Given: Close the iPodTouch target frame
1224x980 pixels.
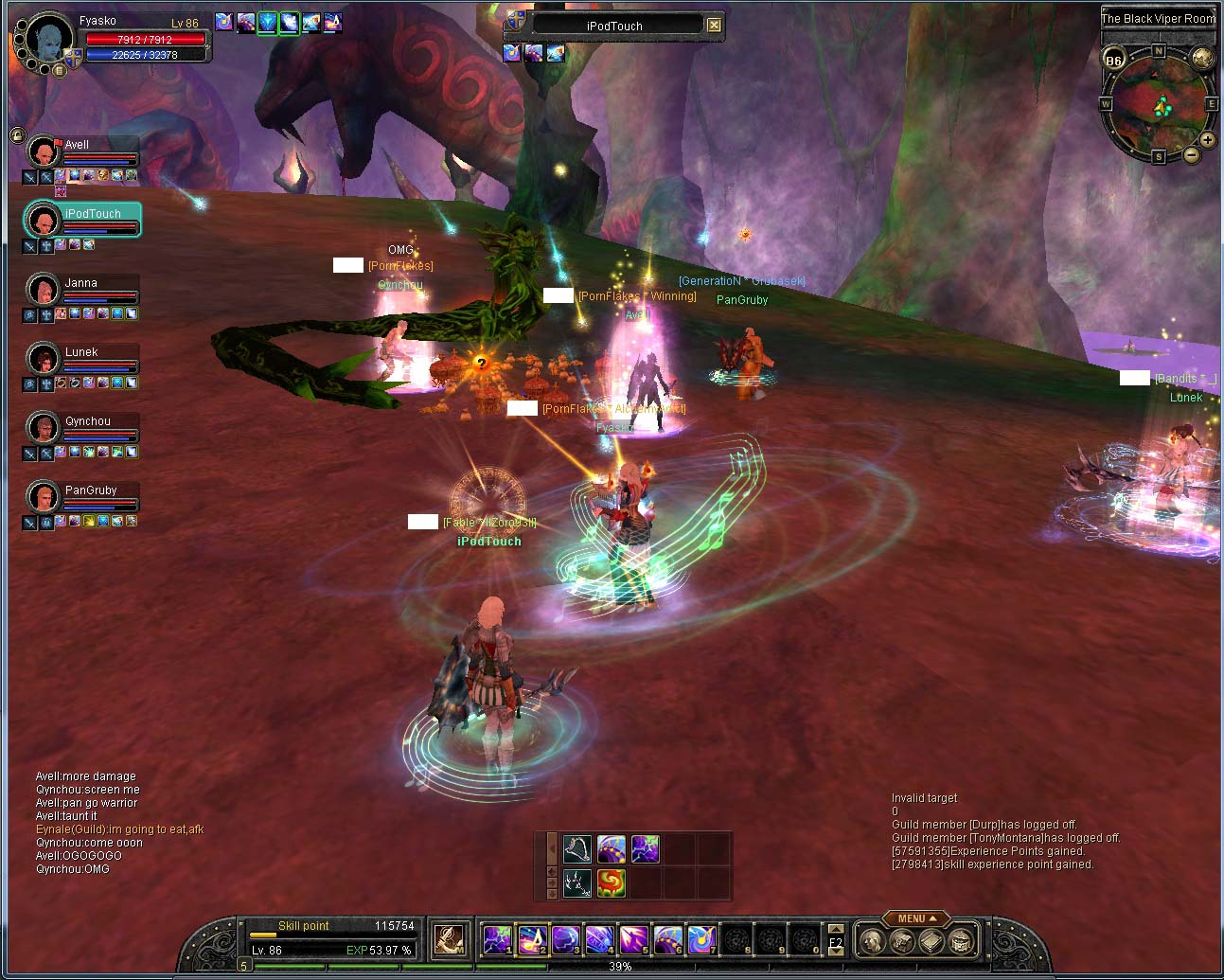Looking at the screenshot, I should 715,26.
